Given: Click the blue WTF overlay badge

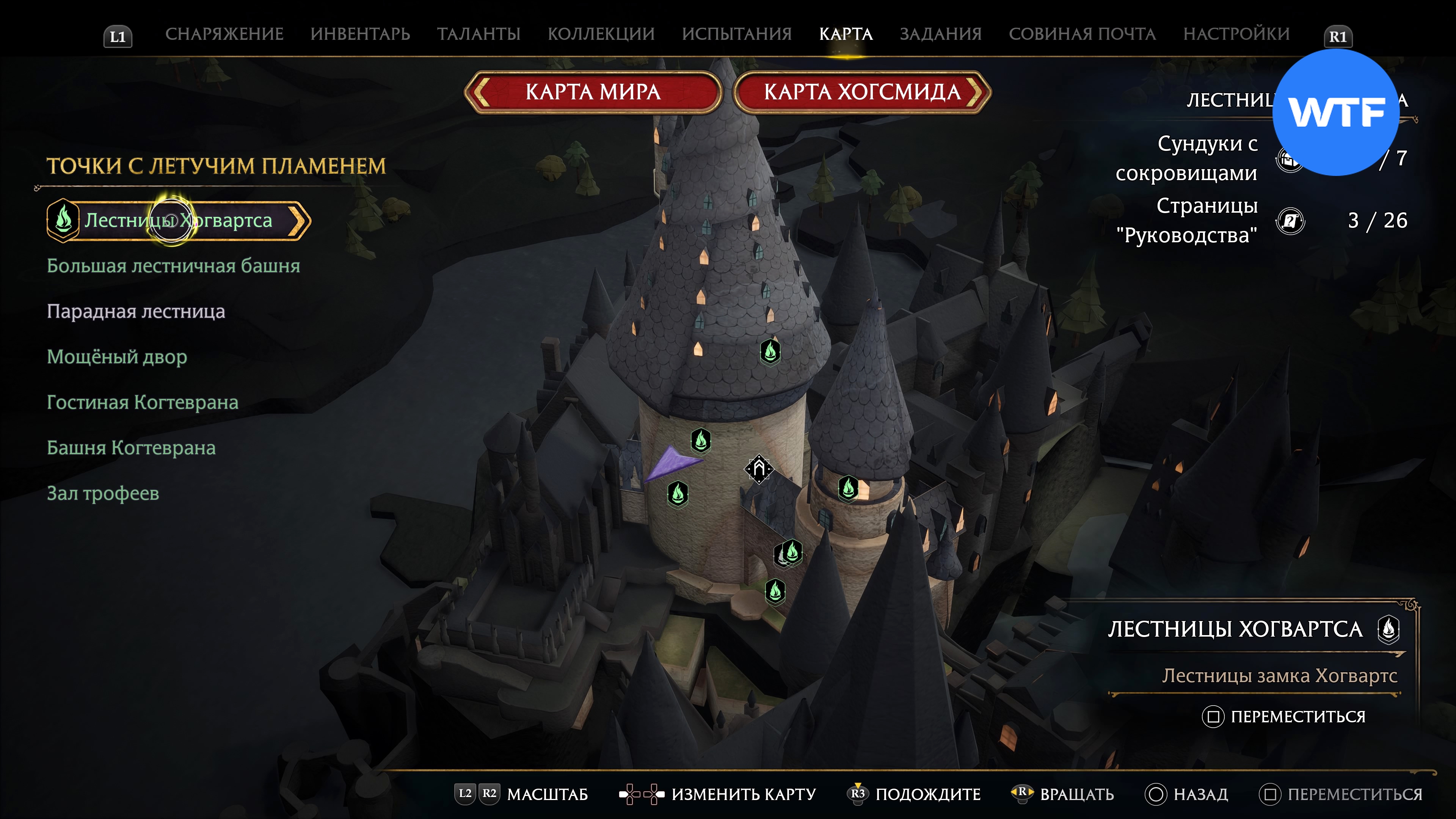Looking at the screenshot, I should [1335, 112].
